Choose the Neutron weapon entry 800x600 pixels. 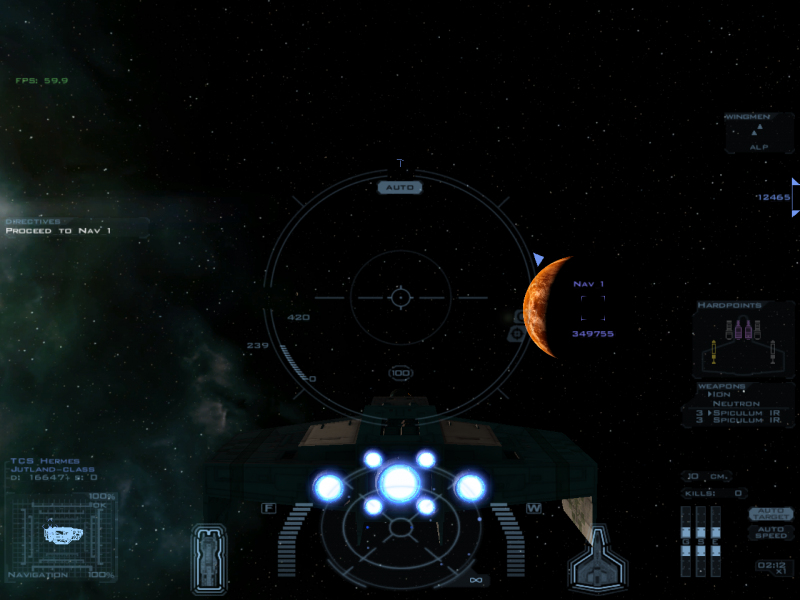tap(744, 403)
